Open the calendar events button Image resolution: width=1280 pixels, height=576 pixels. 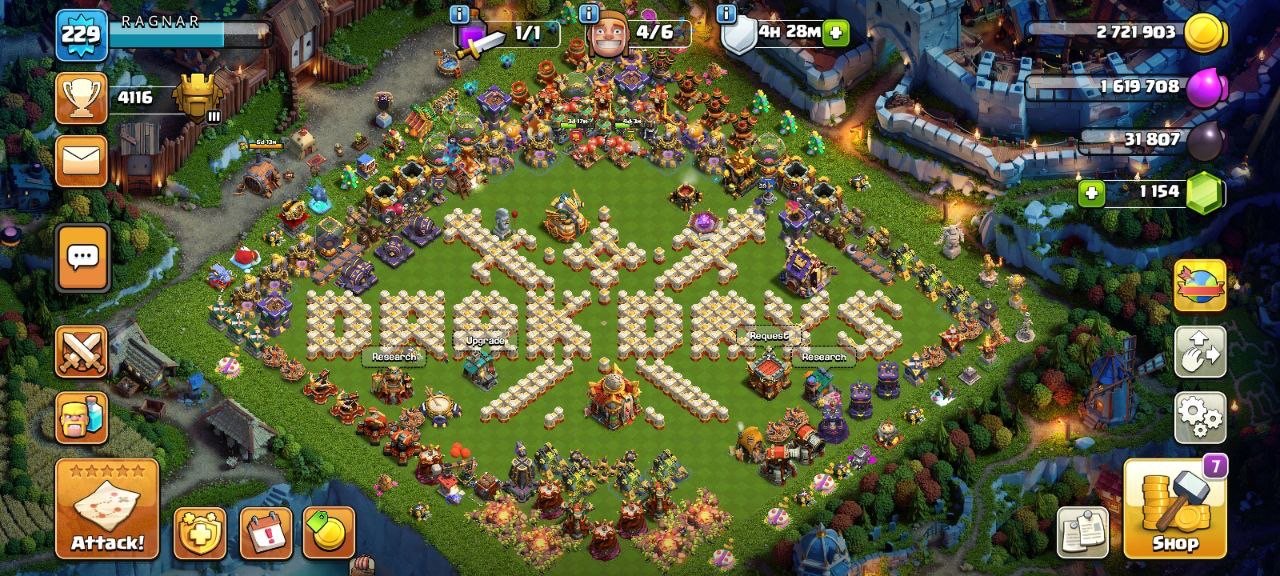pos(266,533)
